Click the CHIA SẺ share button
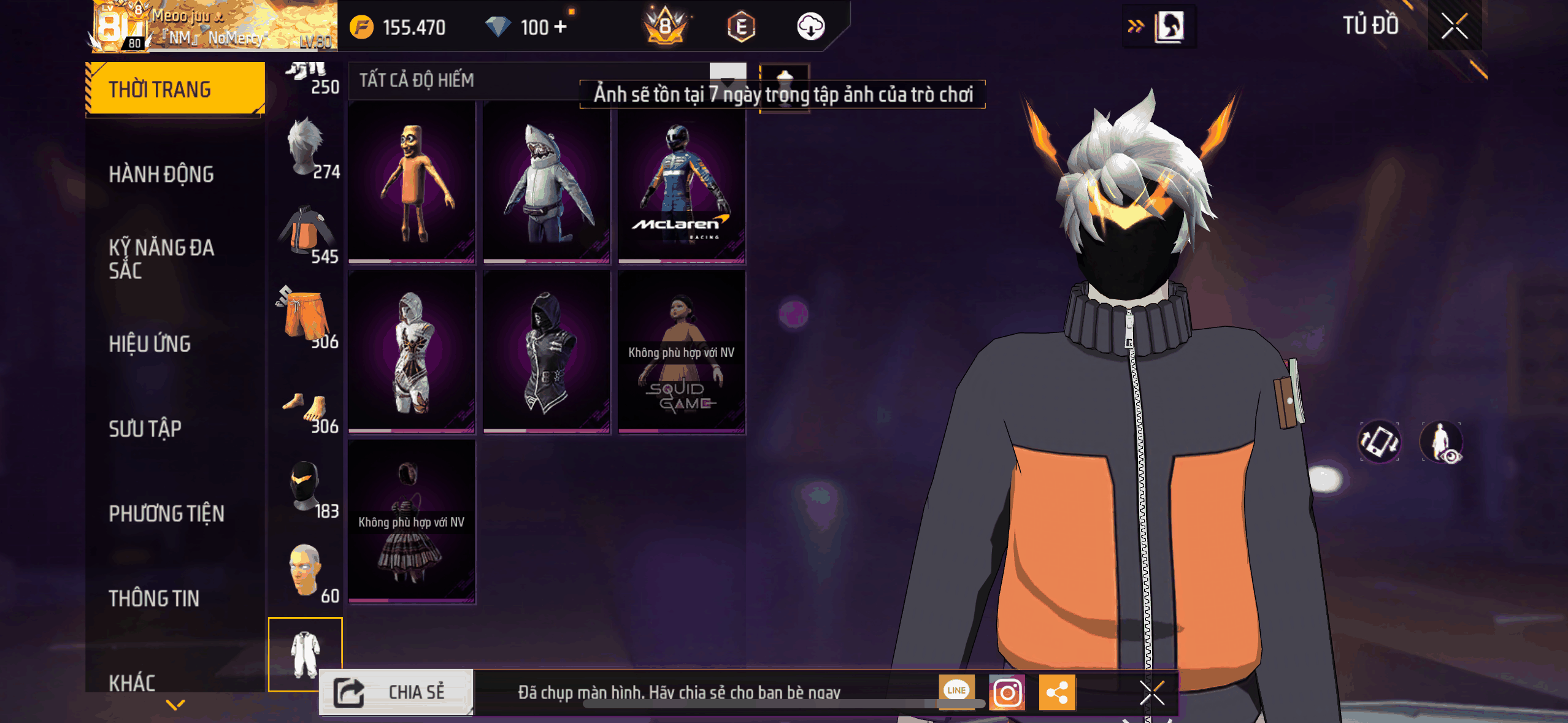This screenshot has height=723, width=1568. (396, 692)
